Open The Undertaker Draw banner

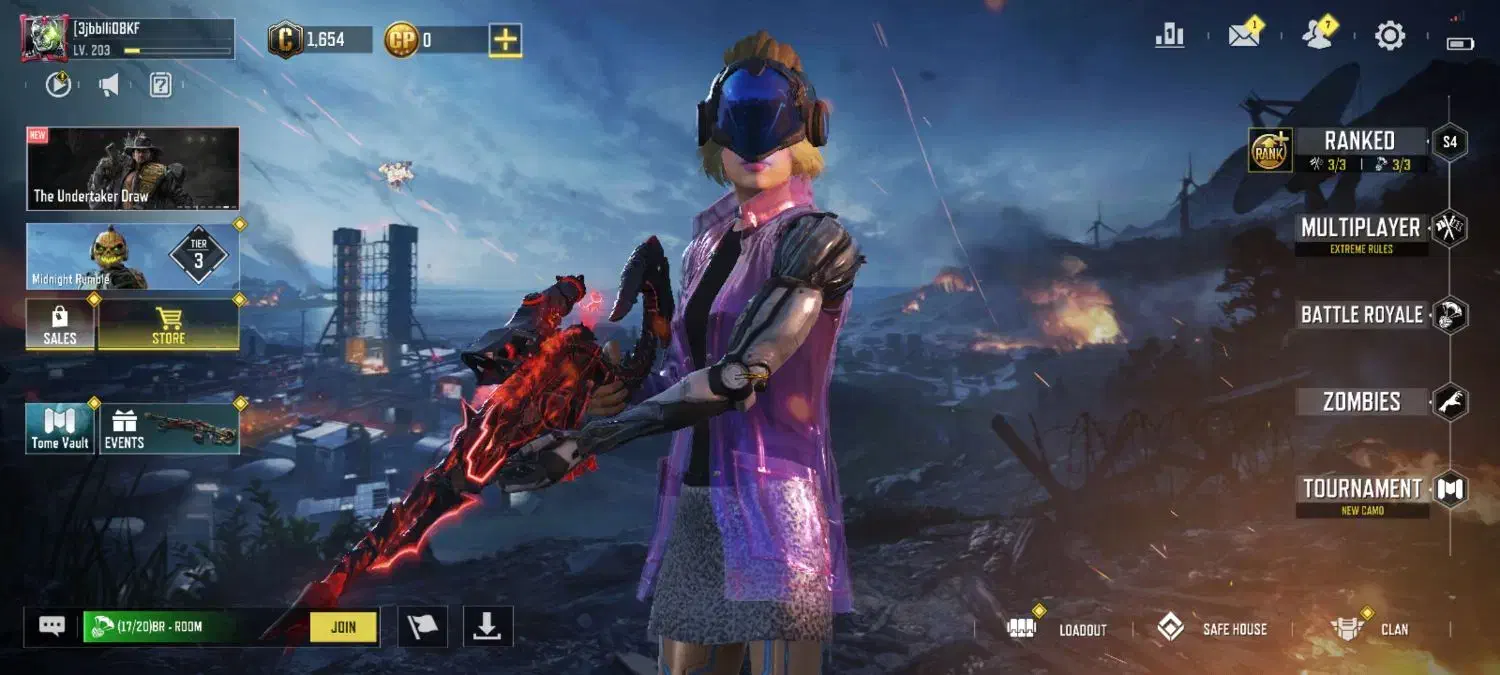[x=133, y=169]
